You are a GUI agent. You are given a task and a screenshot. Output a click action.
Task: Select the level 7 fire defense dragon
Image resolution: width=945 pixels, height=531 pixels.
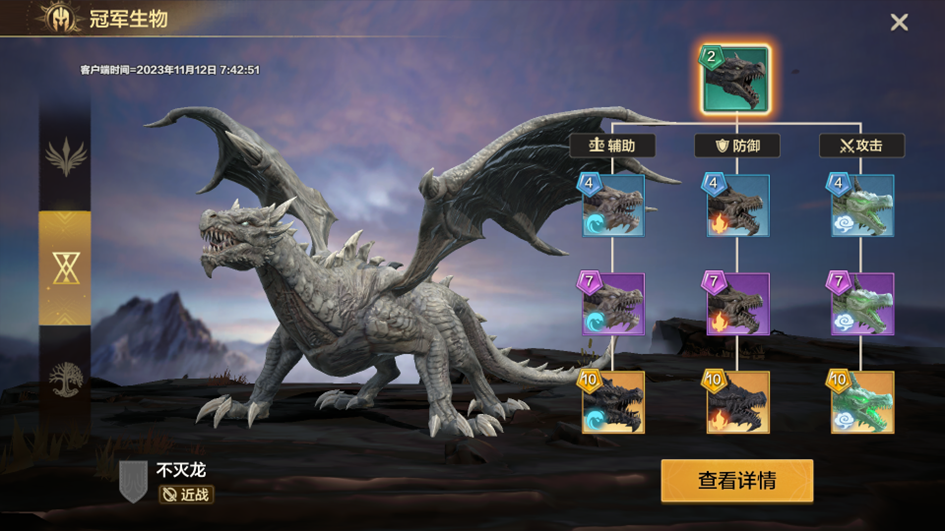coord(737,304)
